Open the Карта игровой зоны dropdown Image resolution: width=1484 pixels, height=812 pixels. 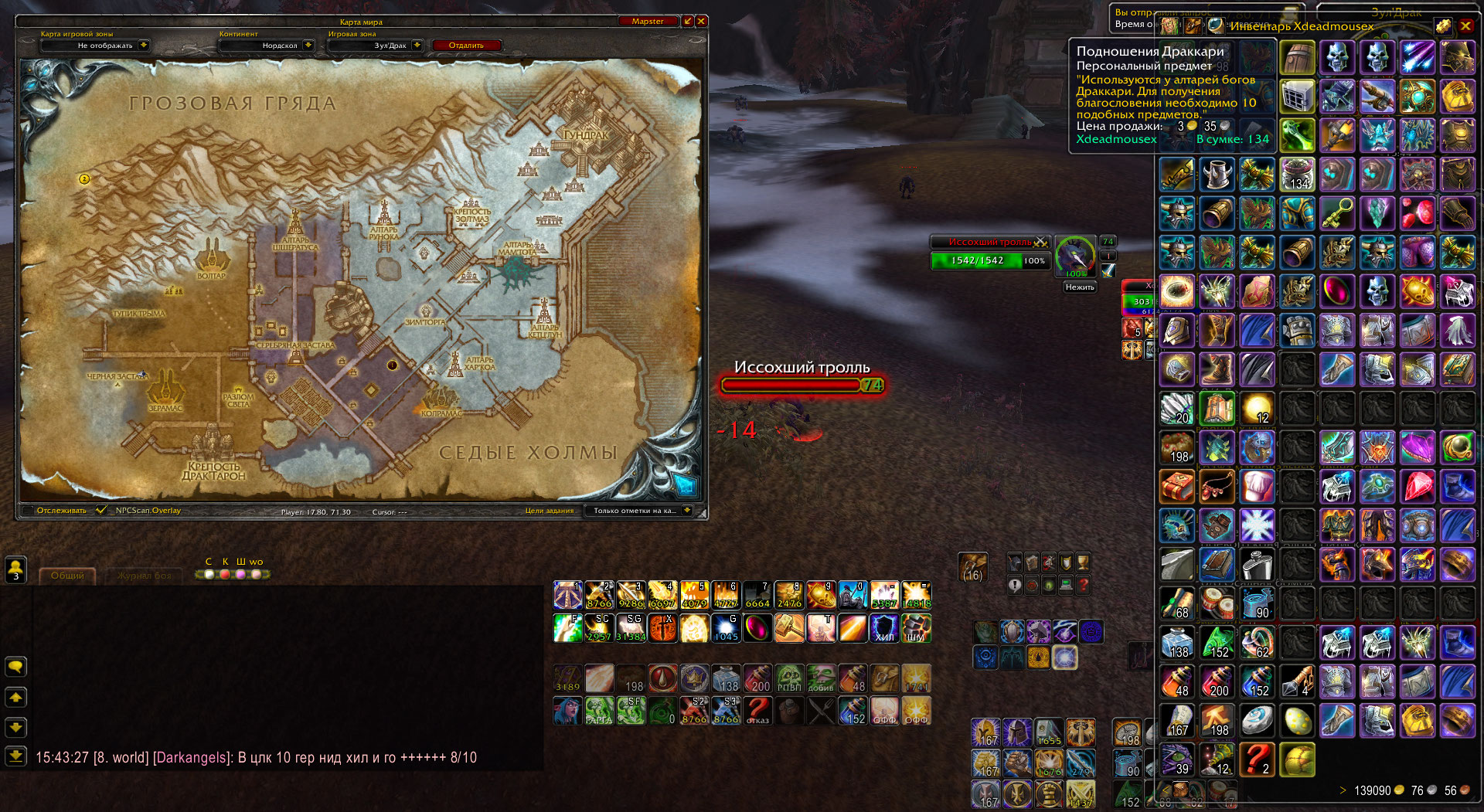point(144,46)
